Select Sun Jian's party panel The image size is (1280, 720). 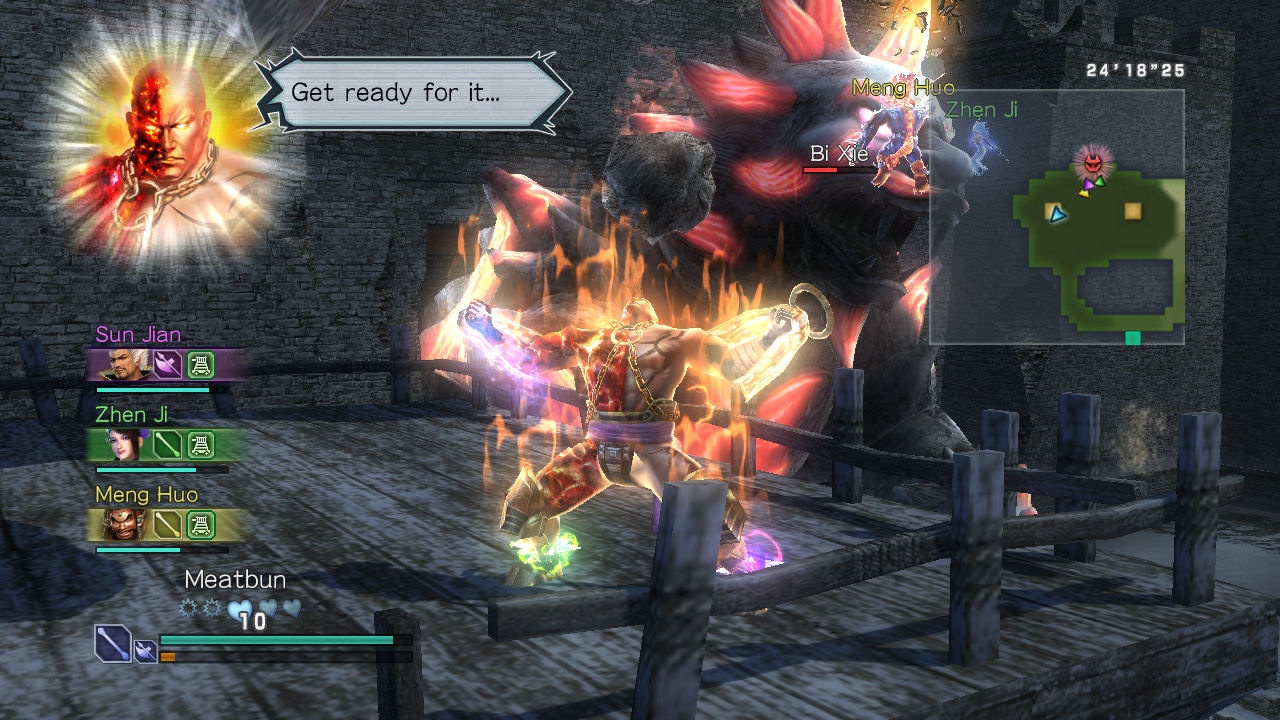pyautogui.click(x=166, y=364)
